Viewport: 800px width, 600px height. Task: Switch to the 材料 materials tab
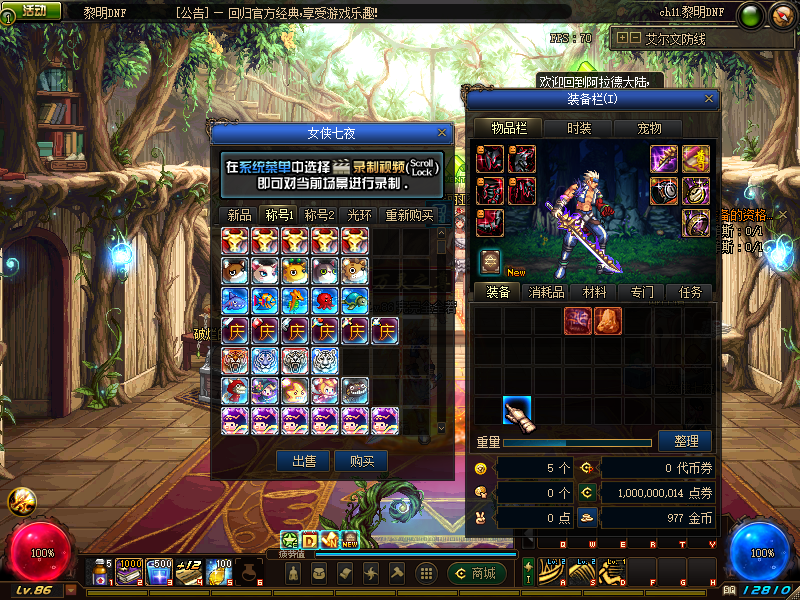point(594,292)
